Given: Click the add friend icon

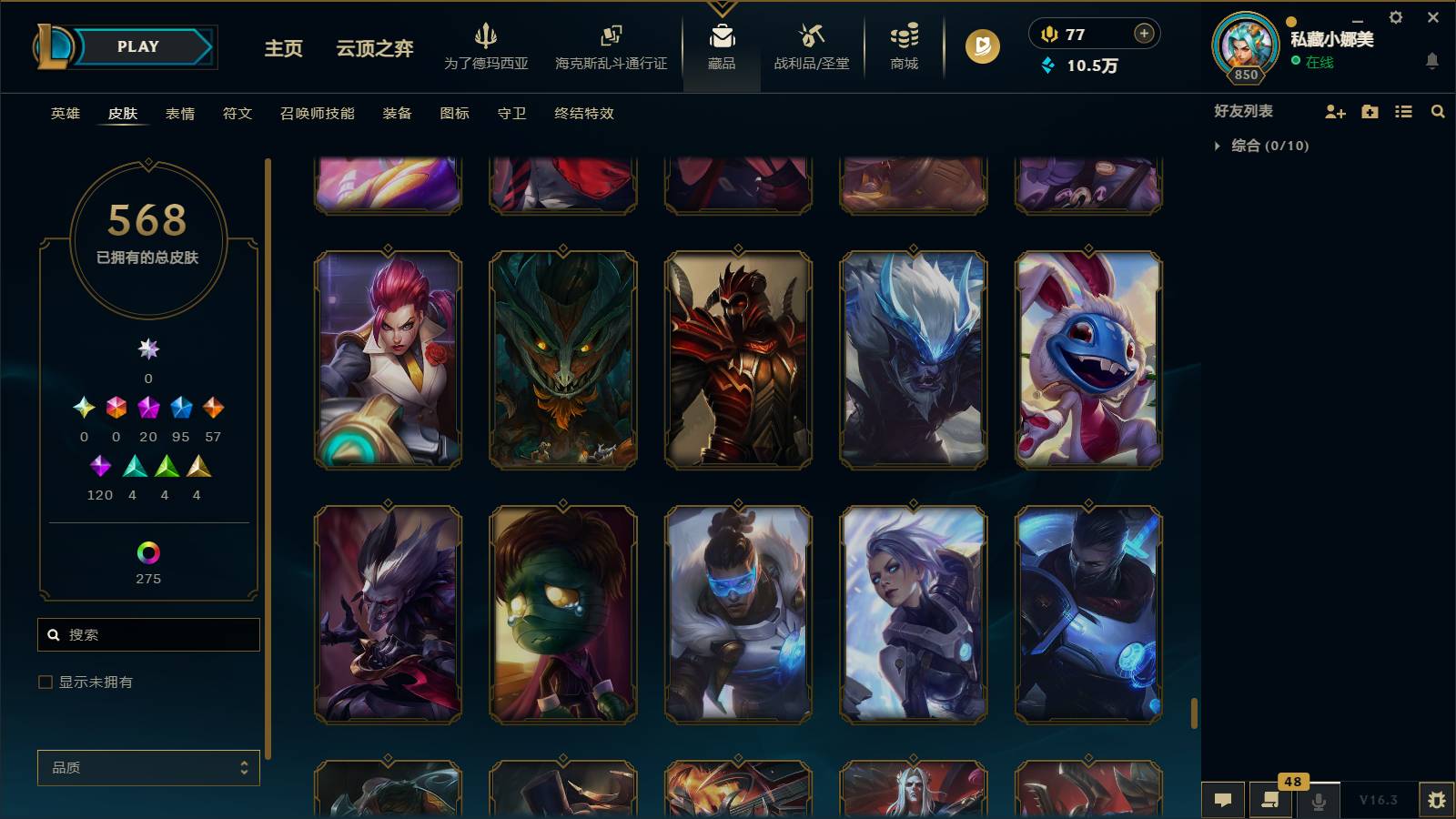Looking at the screenshot, I should (1335, 111).
